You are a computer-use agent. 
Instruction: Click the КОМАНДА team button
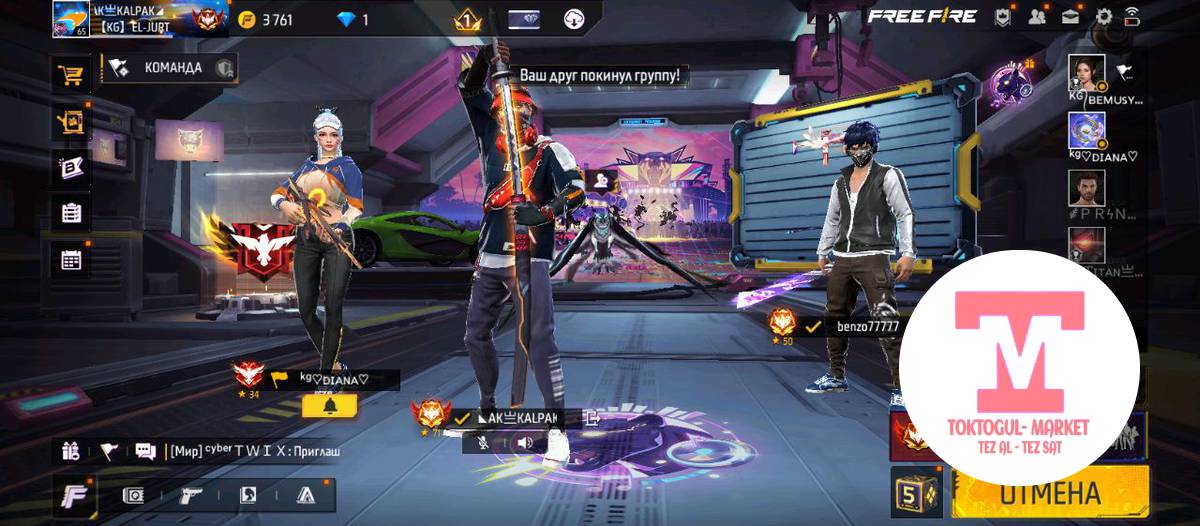point(170,68)
